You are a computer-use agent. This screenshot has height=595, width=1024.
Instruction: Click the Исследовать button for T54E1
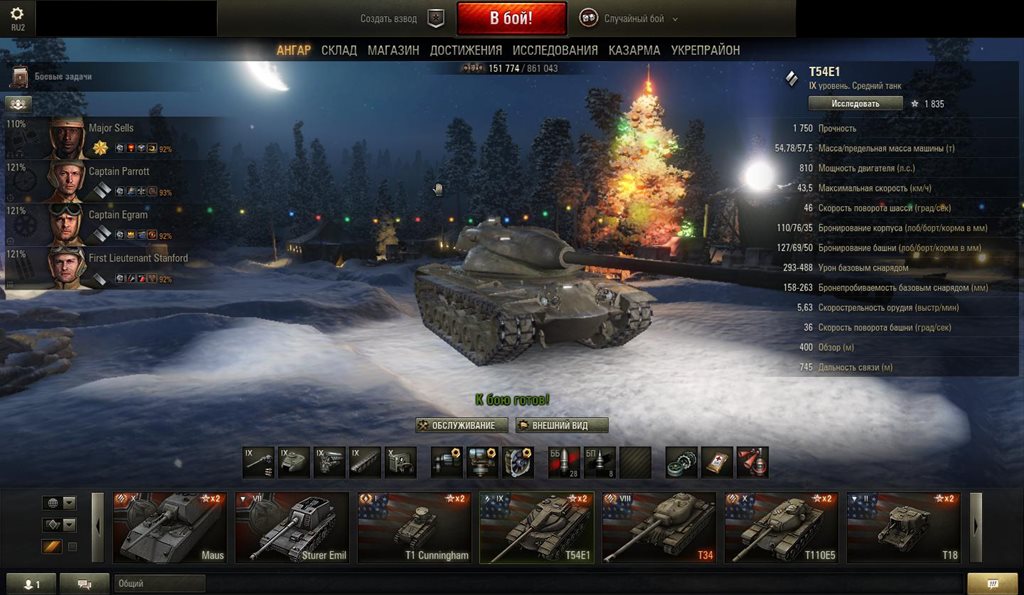pos(855,103)
